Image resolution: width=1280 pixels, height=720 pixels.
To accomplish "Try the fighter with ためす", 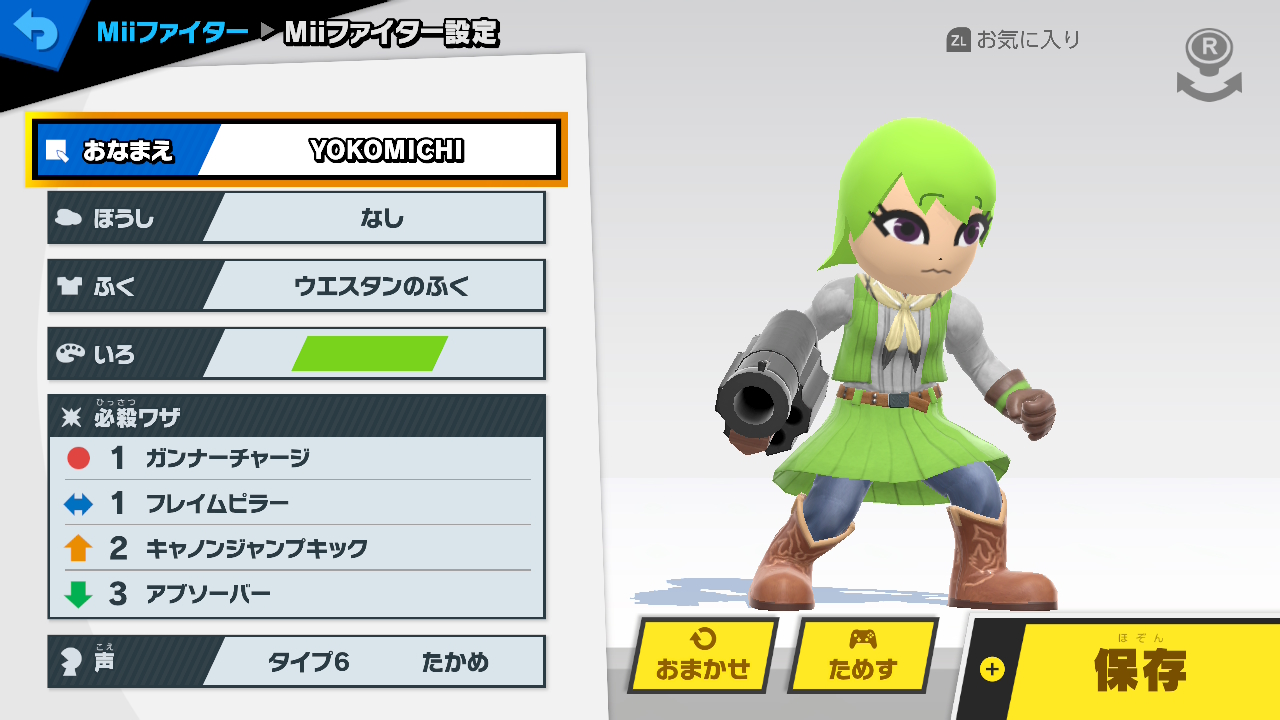I will click(862, 656).
